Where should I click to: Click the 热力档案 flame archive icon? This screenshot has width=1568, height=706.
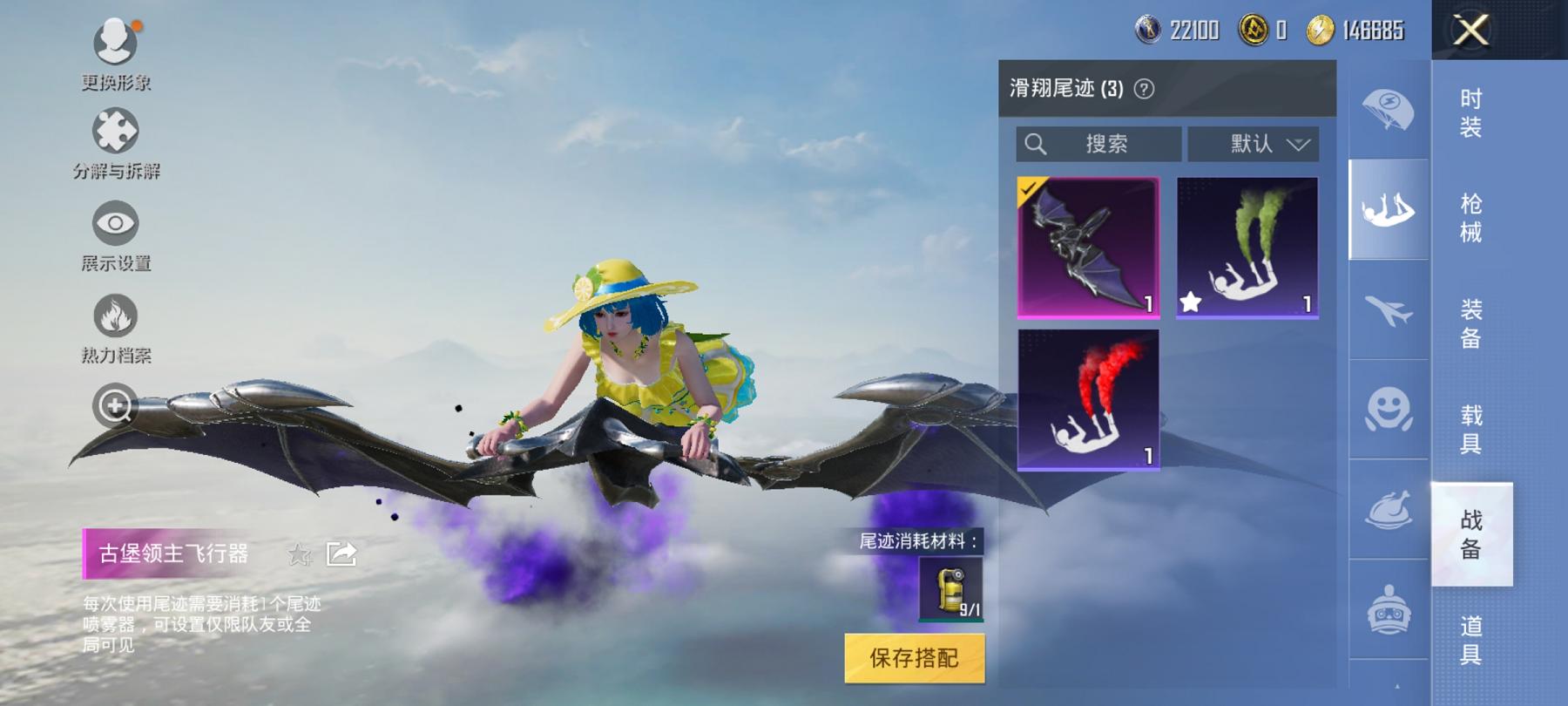[113, 314]
